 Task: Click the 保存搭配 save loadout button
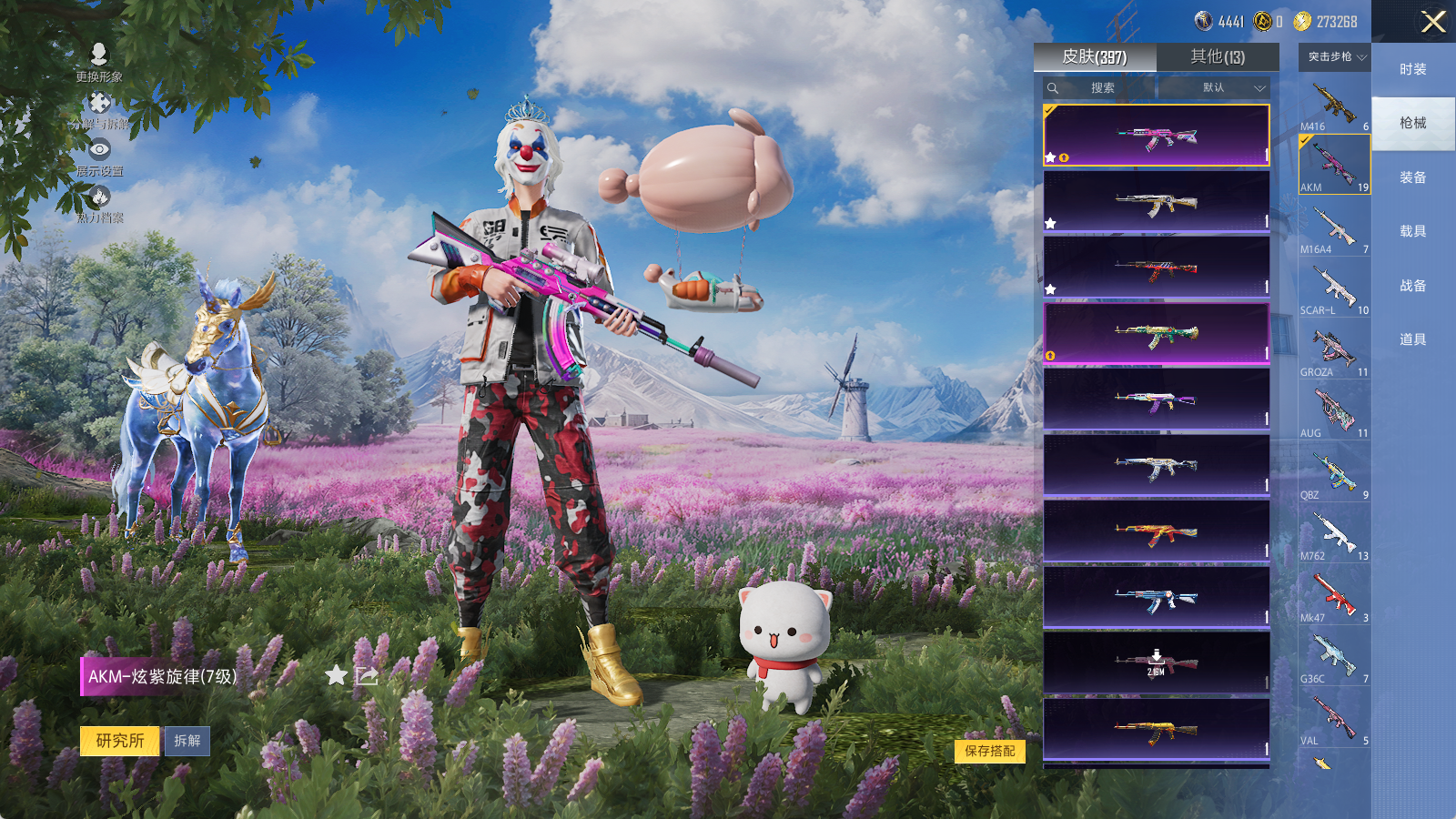(990, 751)
